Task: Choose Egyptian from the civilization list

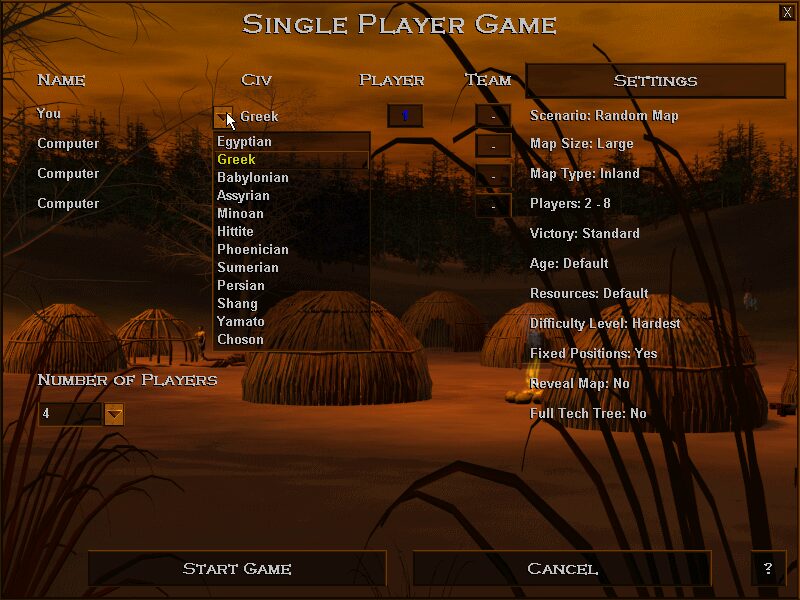Action: (245, 142)
